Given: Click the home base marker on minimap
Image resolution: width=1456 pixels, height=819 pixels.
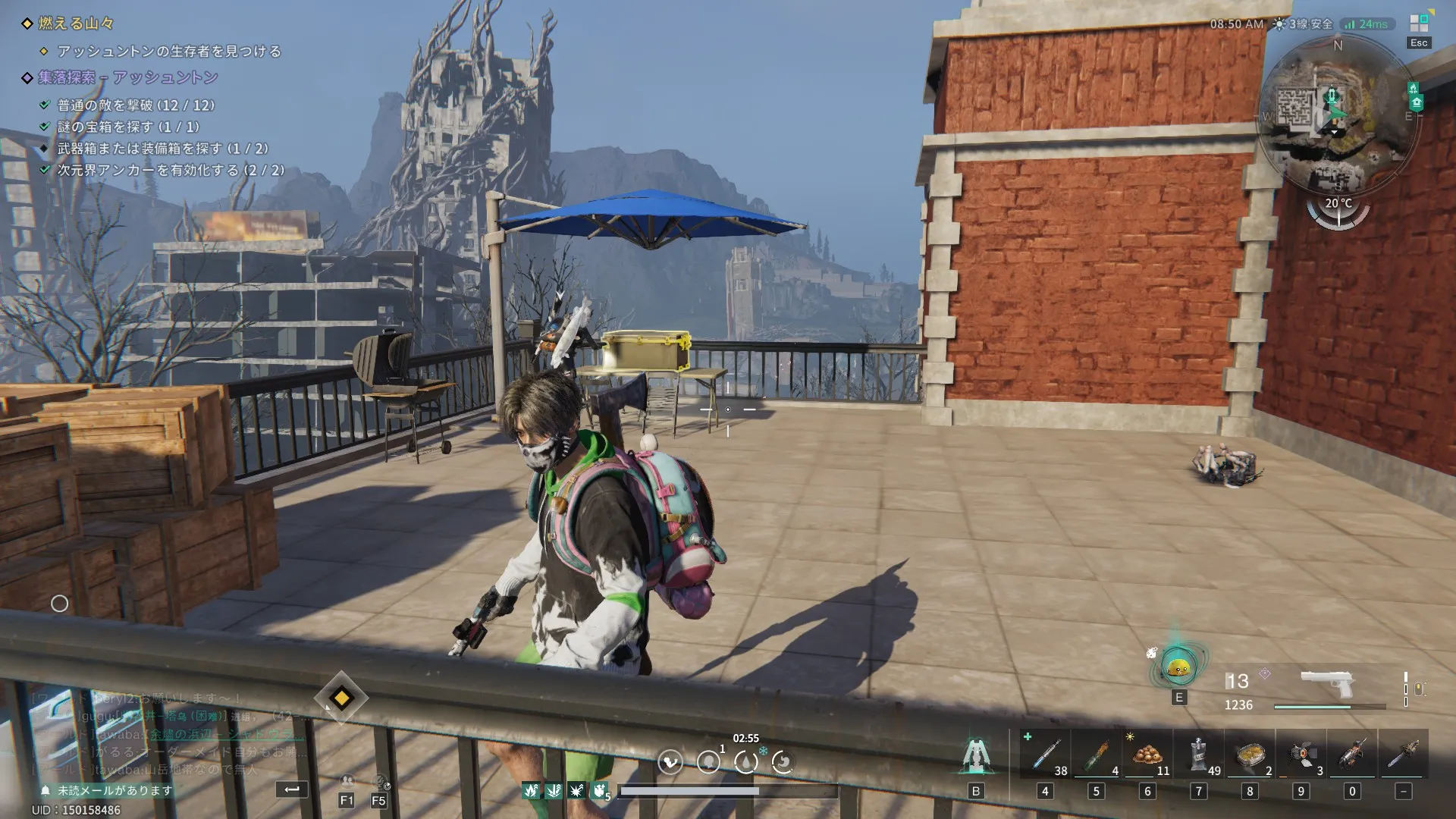Looking at the screenshot, I should [1417, 102].
